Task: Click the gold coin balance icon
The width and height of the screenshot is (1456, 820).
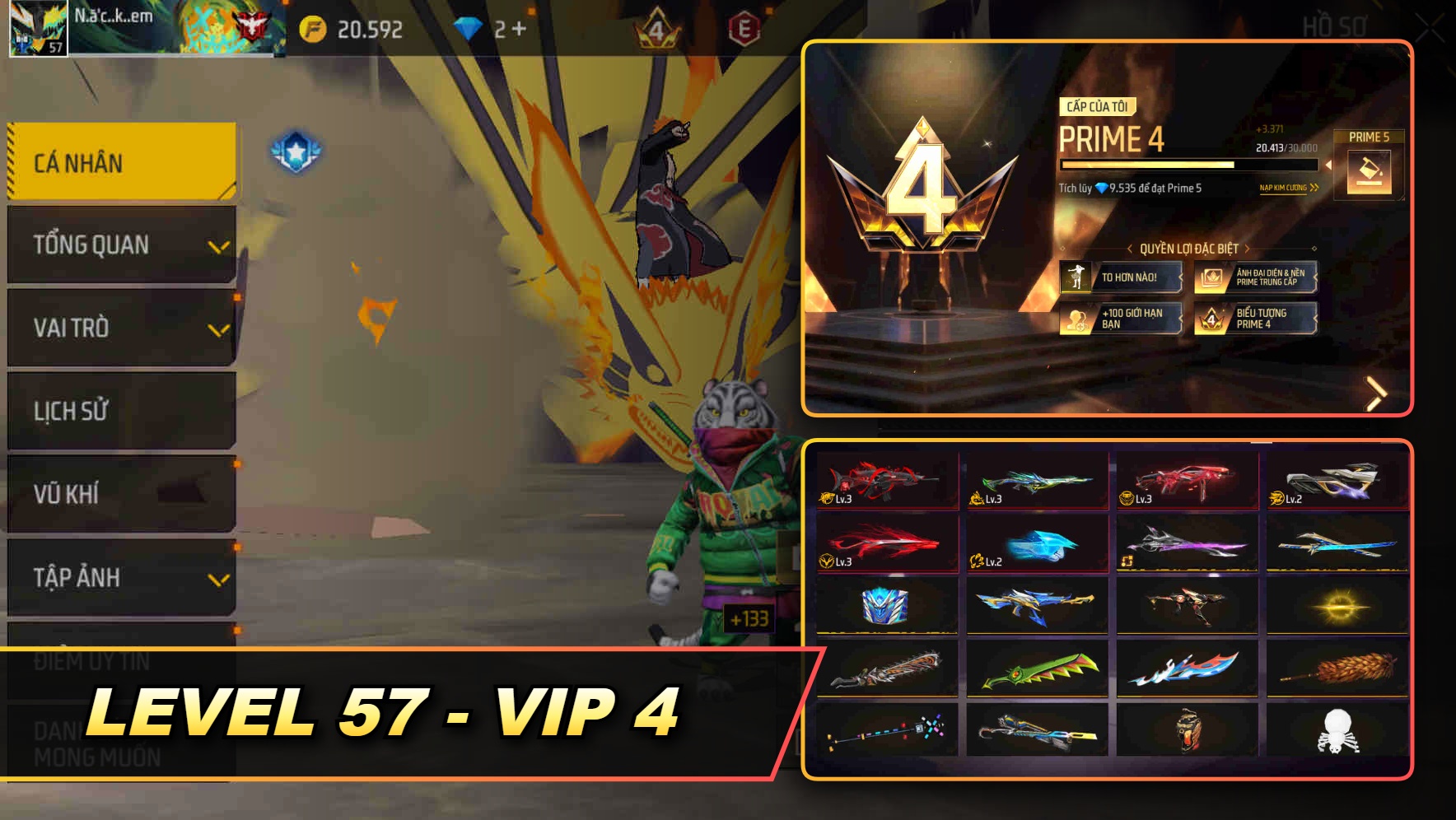Action: (311, 27)
